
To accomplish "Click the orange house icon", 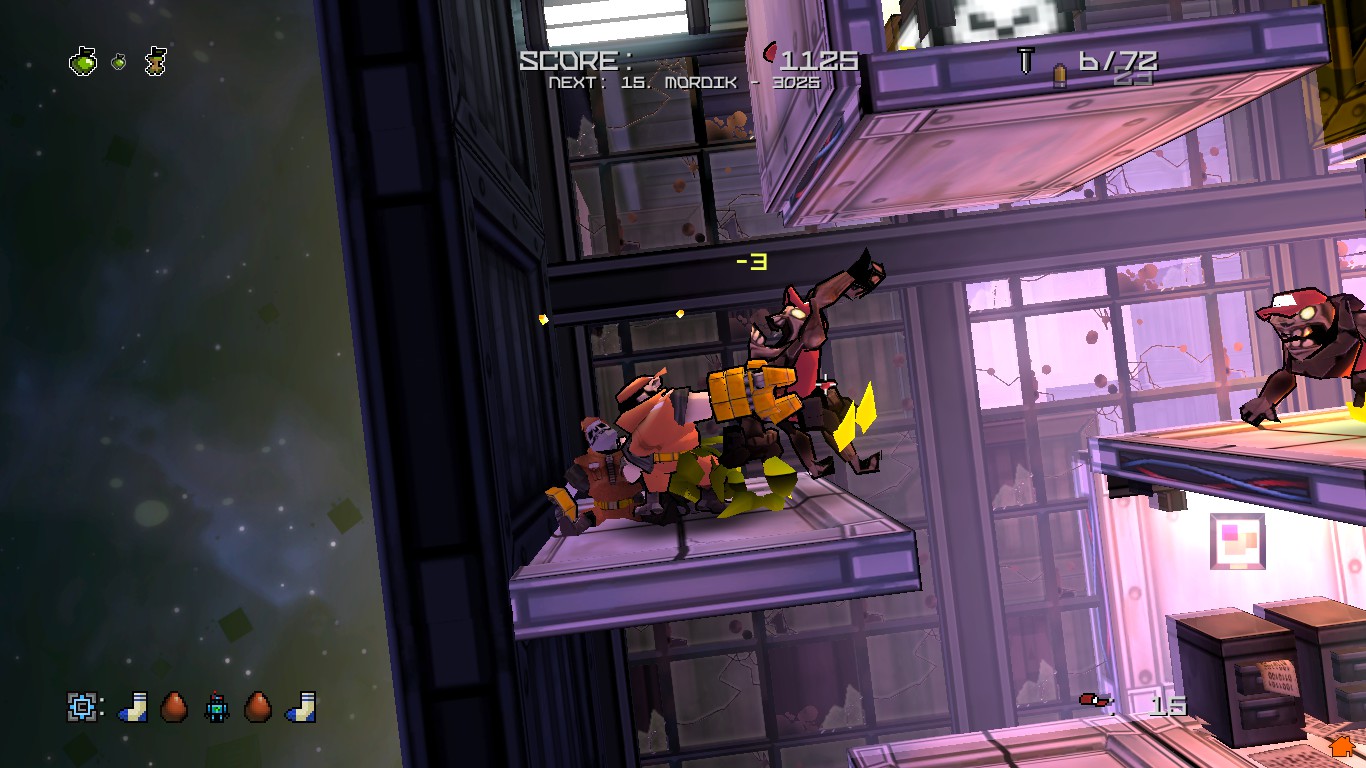I will [1341, 746].
